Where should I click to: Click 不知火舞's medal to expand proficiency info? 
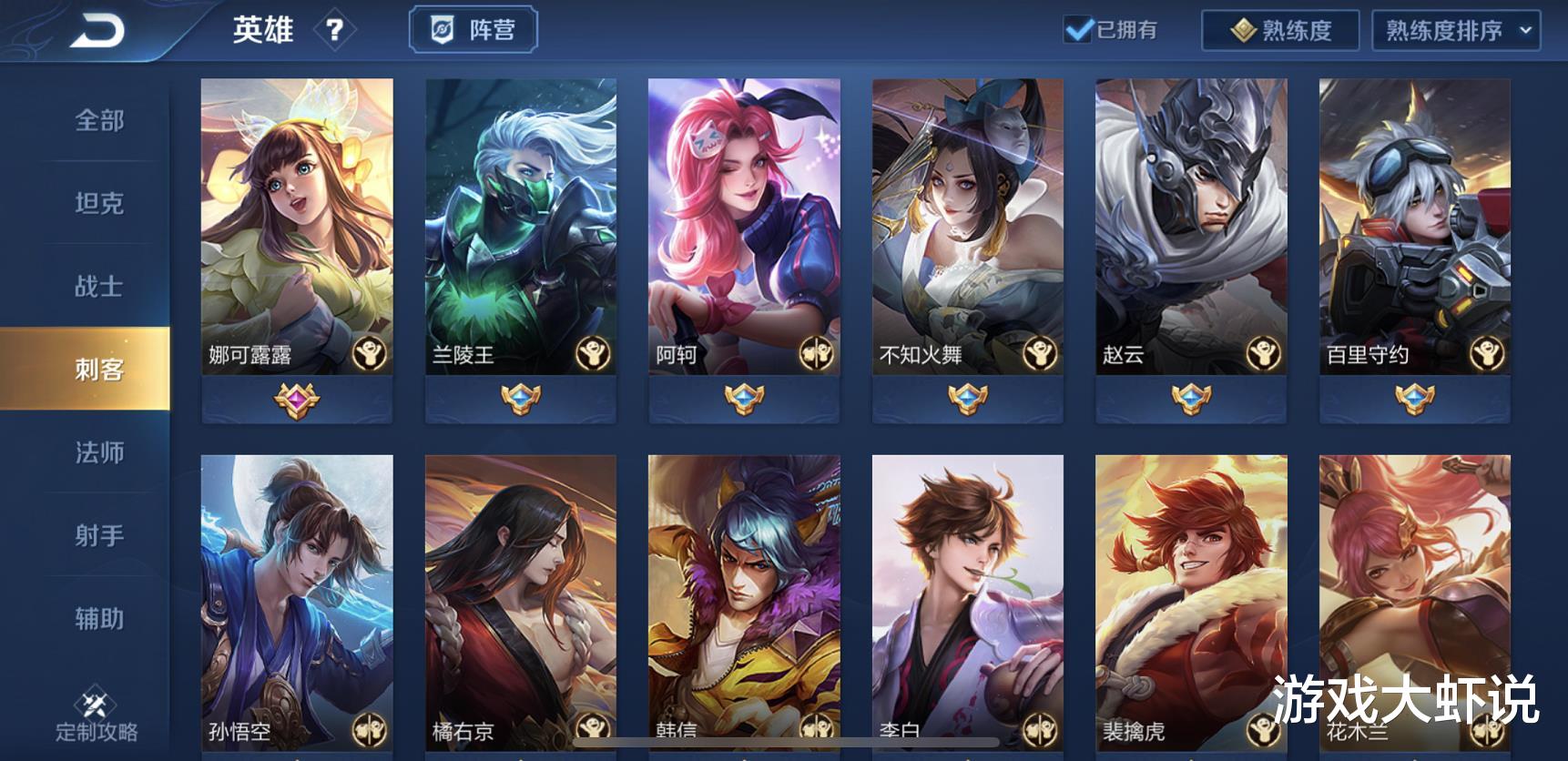(x=969, y=398)
